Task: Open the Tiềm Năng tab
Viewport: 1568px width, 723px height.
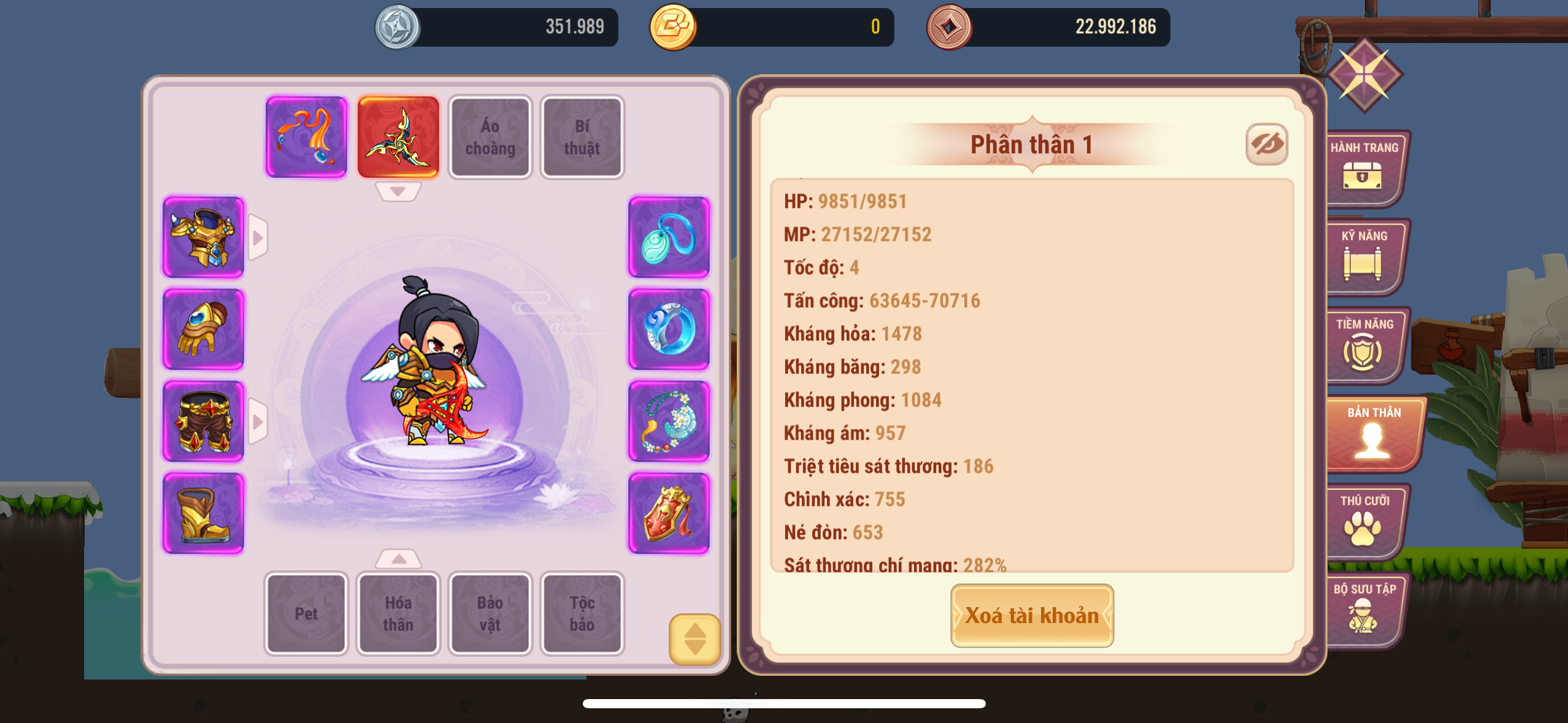Action: tap(1363, 345)
